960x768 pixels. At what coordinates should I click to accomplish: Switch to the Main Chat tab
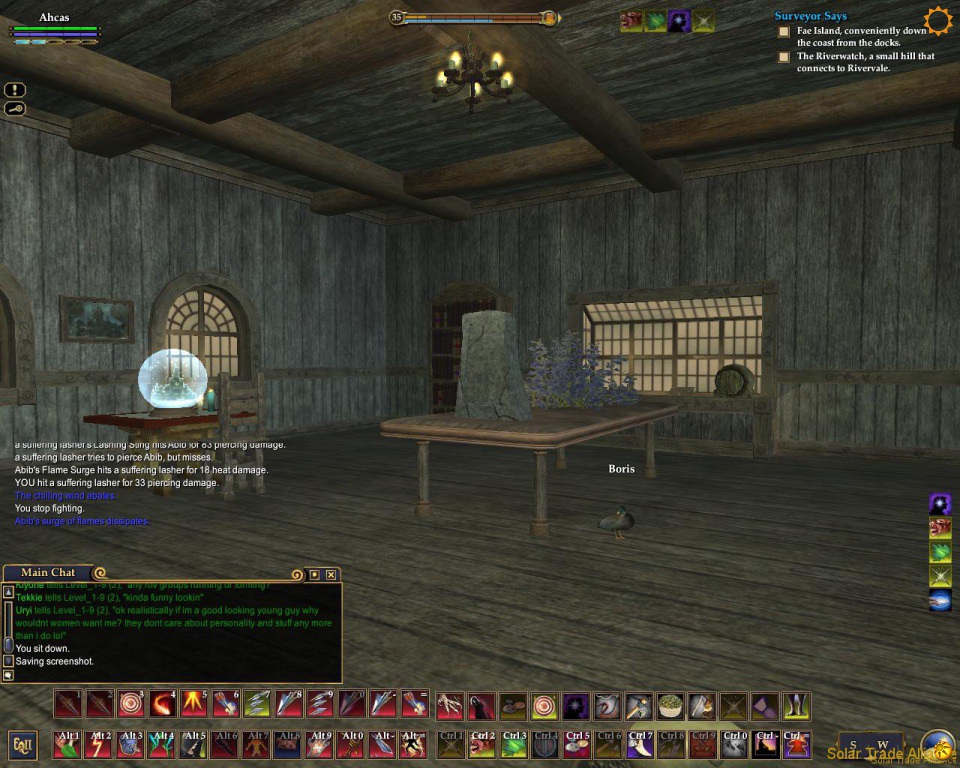[x=47, y=573]
